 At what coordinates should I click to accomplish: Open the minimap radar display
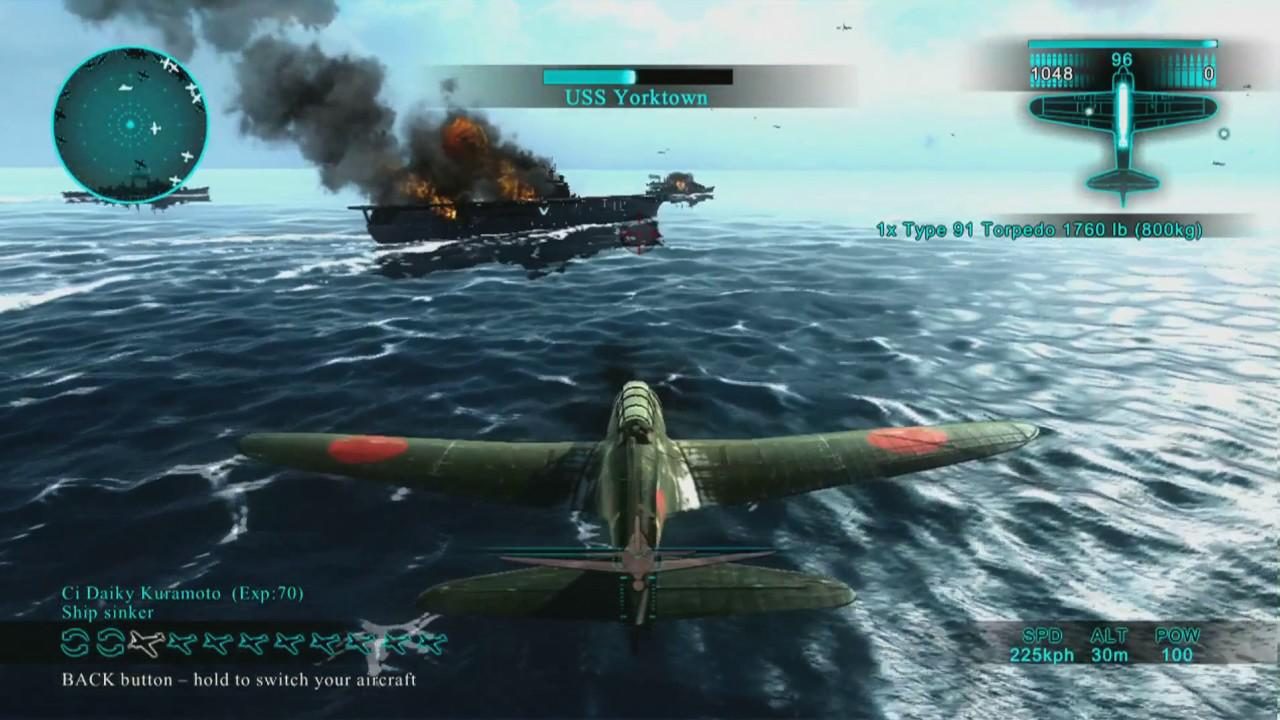(x=130, y=125)
